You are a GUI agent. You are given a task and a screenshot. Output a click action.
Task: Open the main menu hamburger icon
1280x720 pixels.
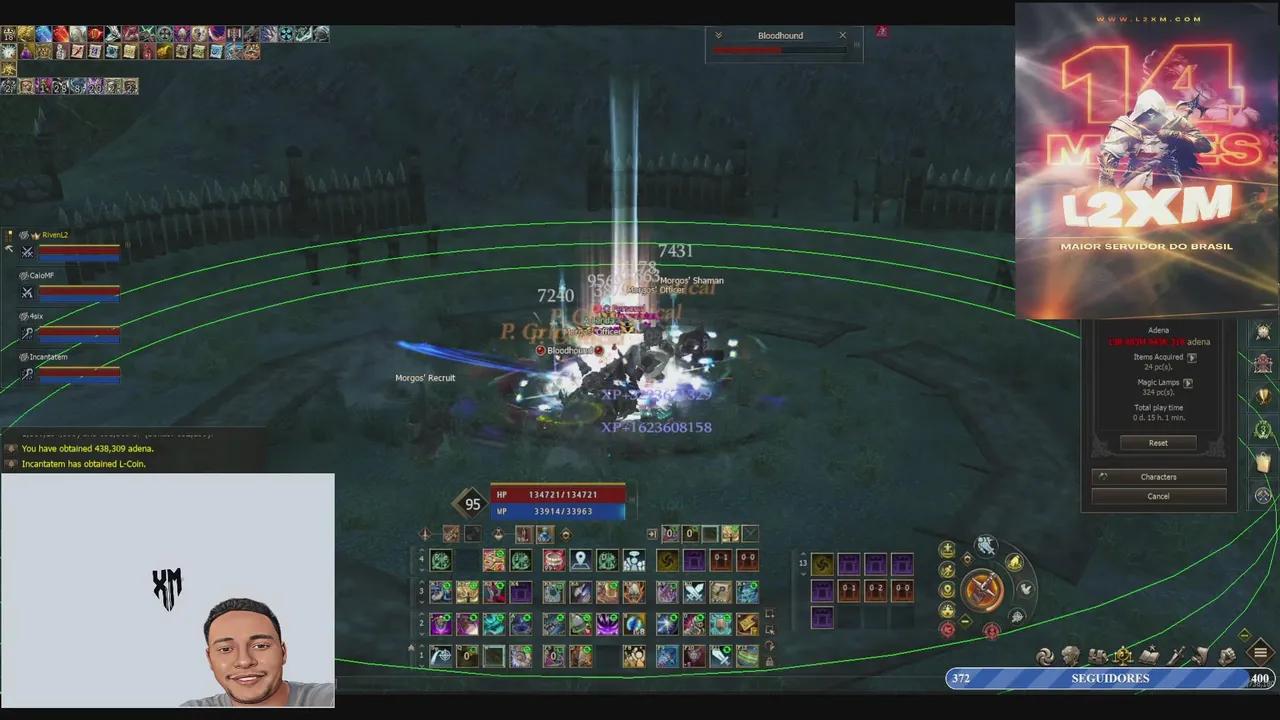coord(1260,653)
